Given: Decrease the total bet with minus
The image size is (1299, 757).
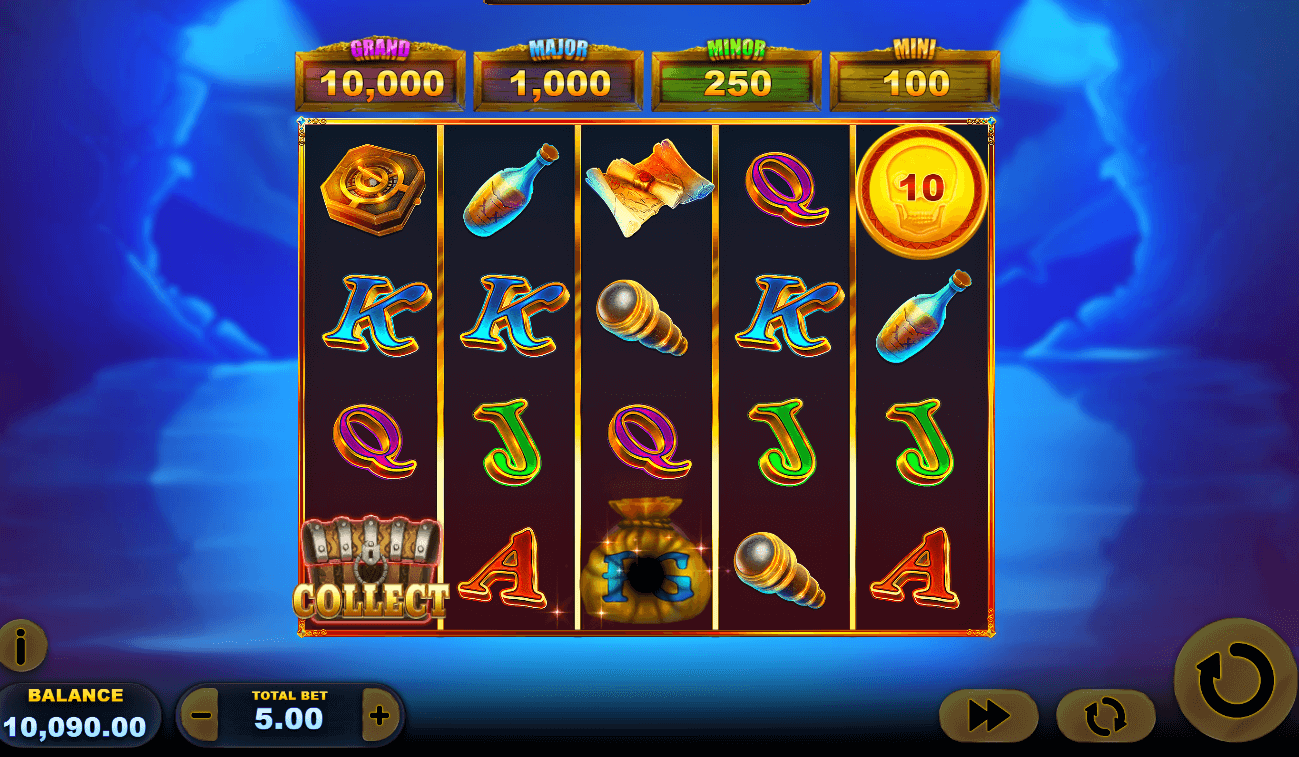Looking at the screenshot, I should click(200, 716).
